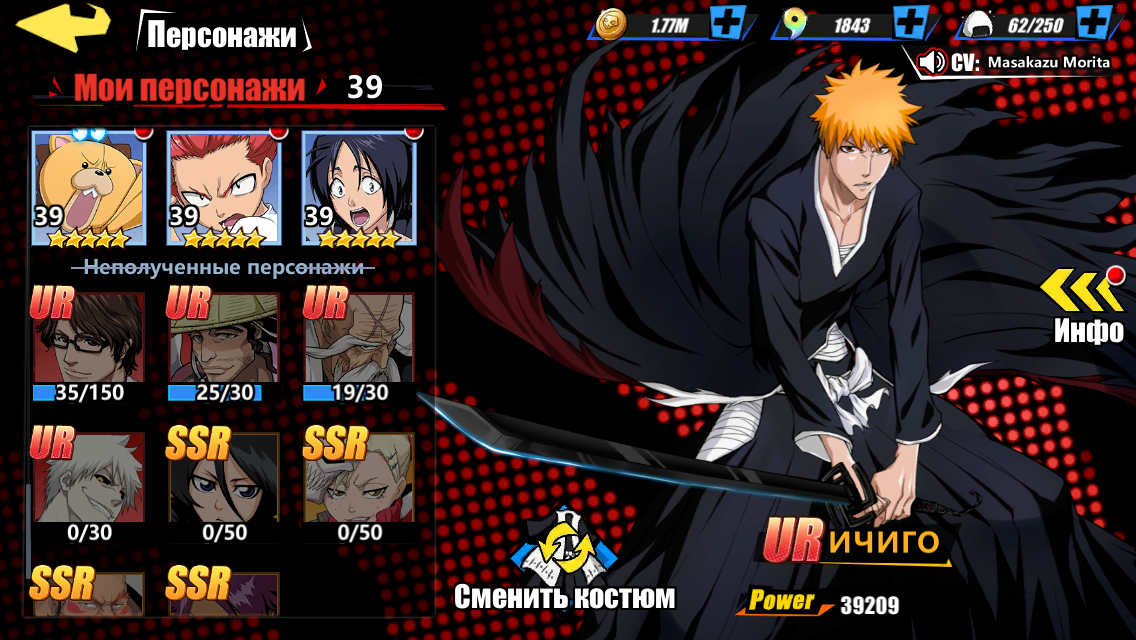Play the CV voice sample speaker
Image resolution: width=1136 pixels, height=640 pixels.
932,62
